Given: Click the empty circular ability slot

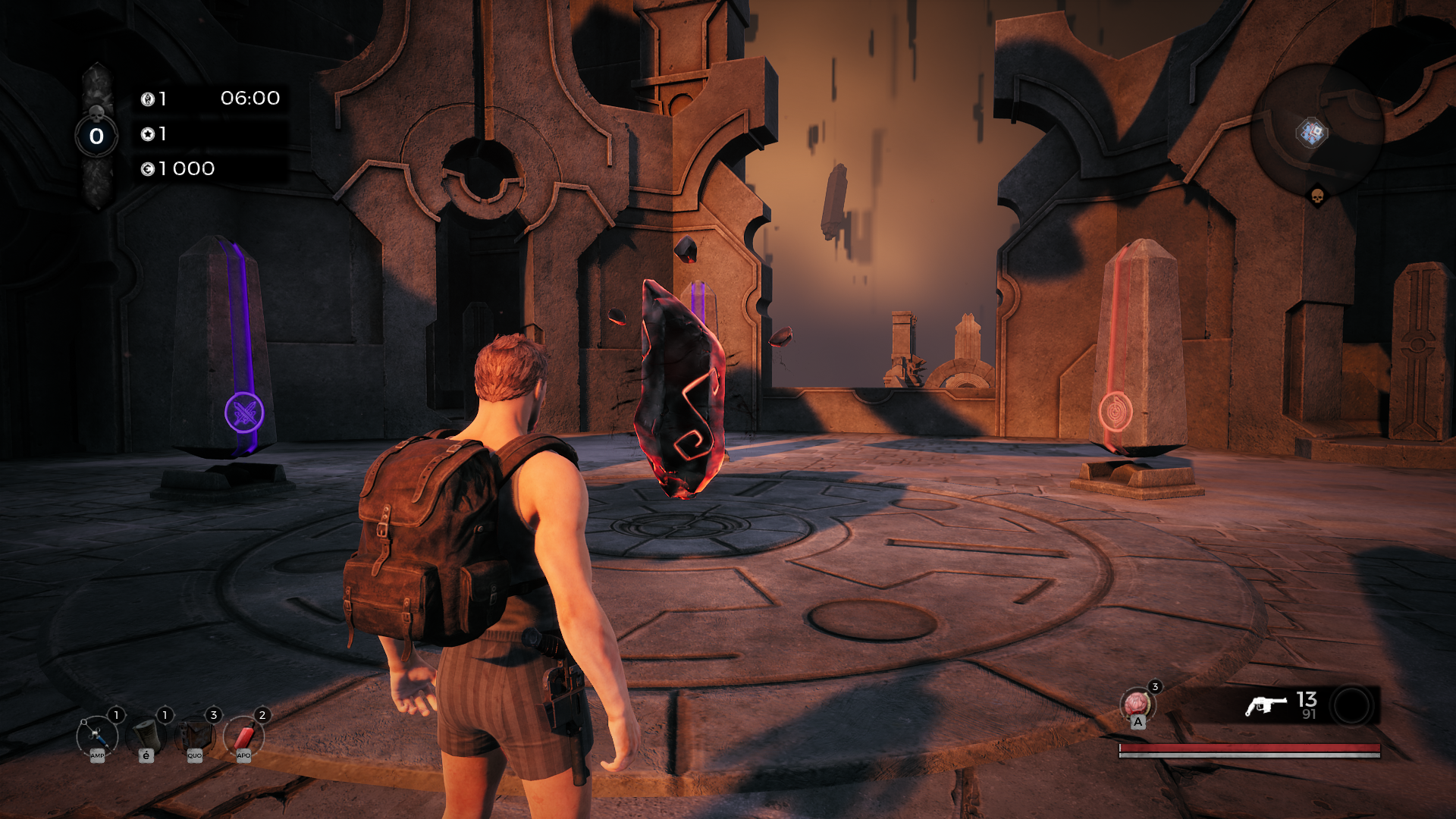Looking at the screenshot, I should [x=1352, y=706].
